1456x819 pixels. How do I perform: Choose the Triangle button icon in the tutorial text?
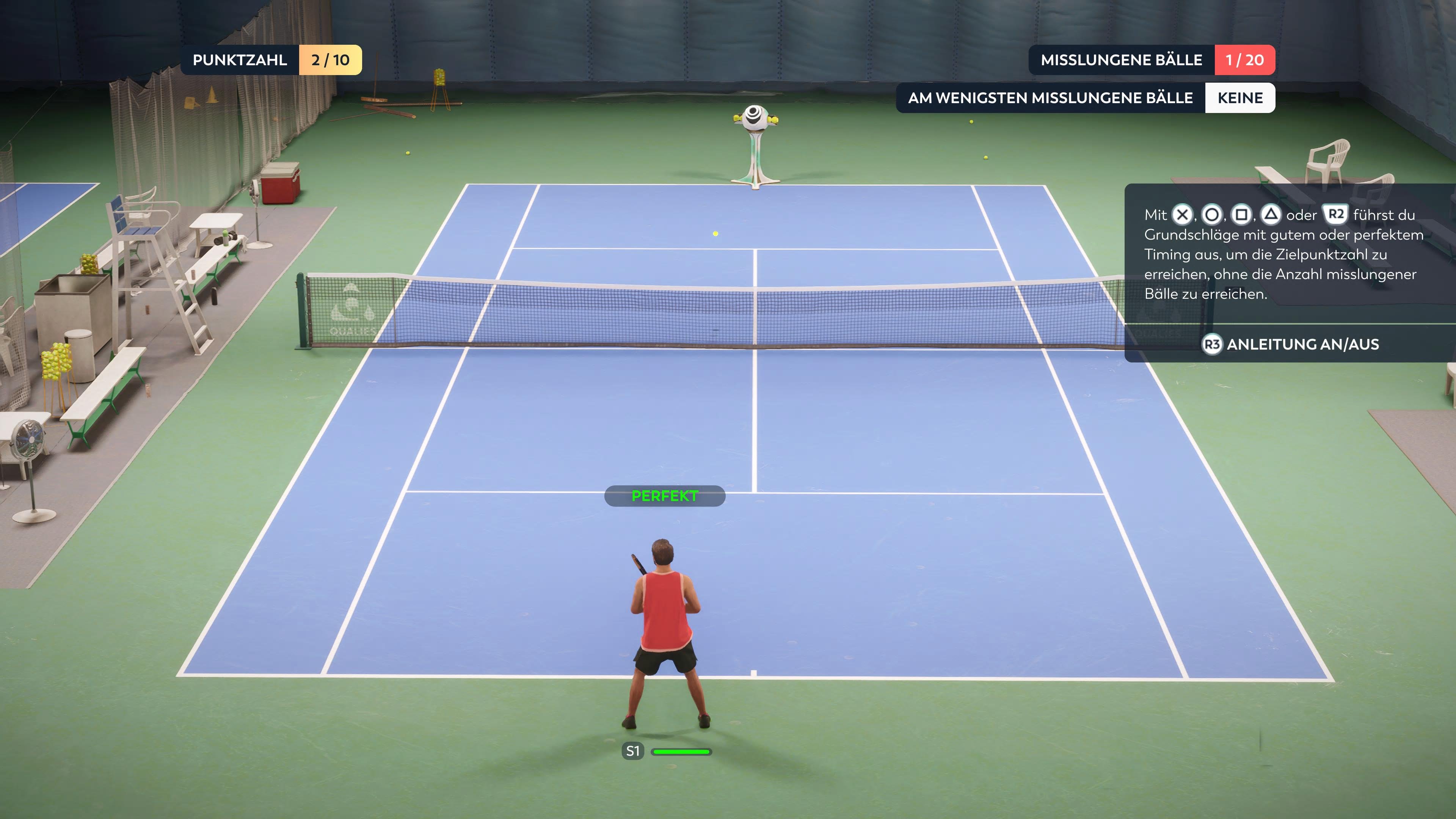coord(1271,216)
